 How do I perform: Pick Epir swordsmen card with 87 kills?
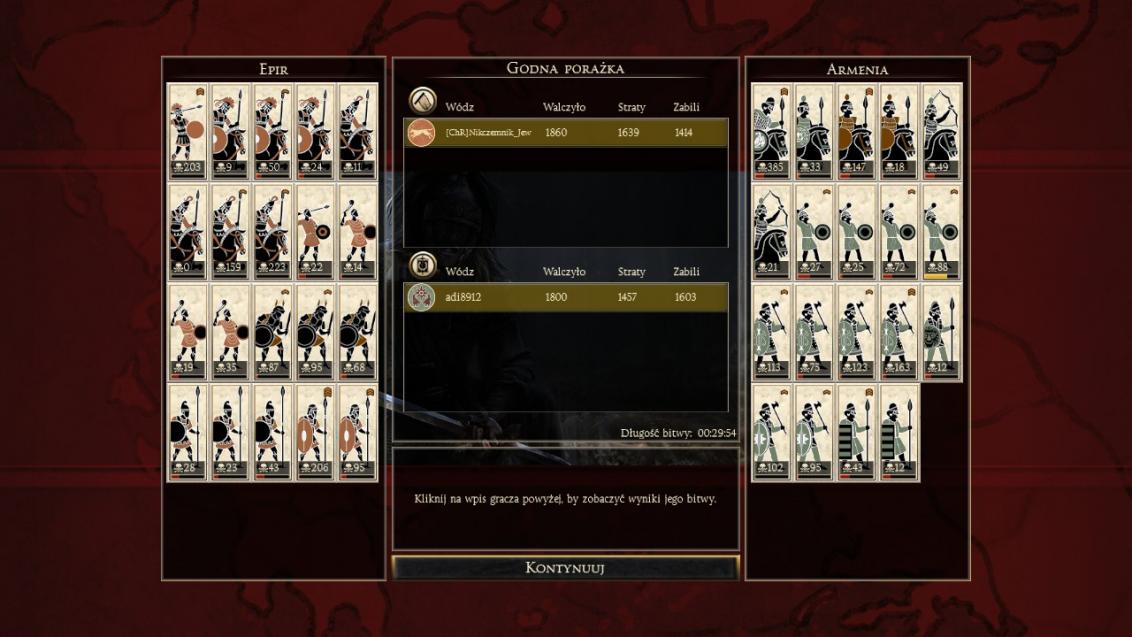(273, 332)
